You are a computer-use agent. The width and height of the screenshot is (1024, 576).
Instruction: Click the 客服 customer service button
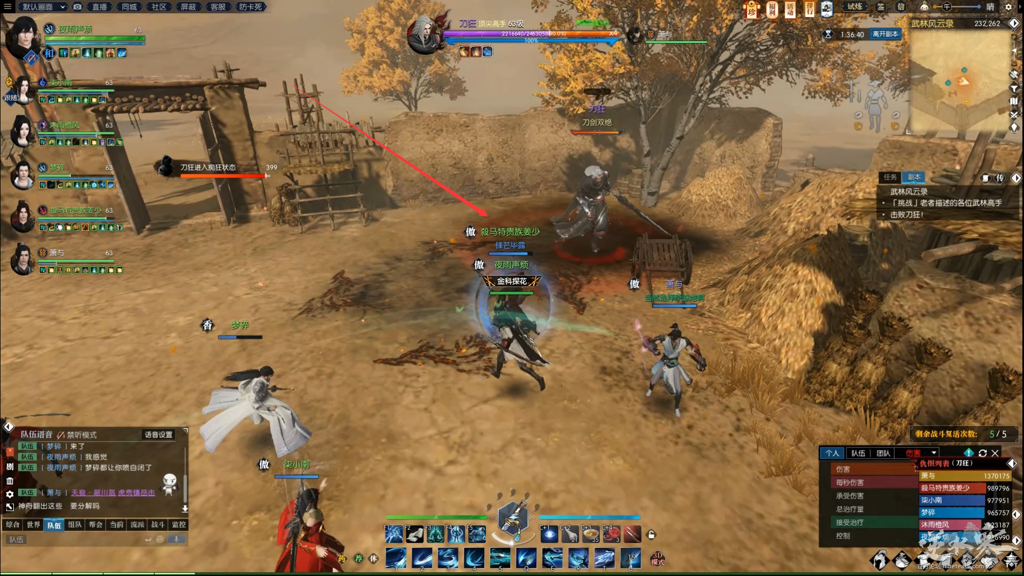coord(217,6)
